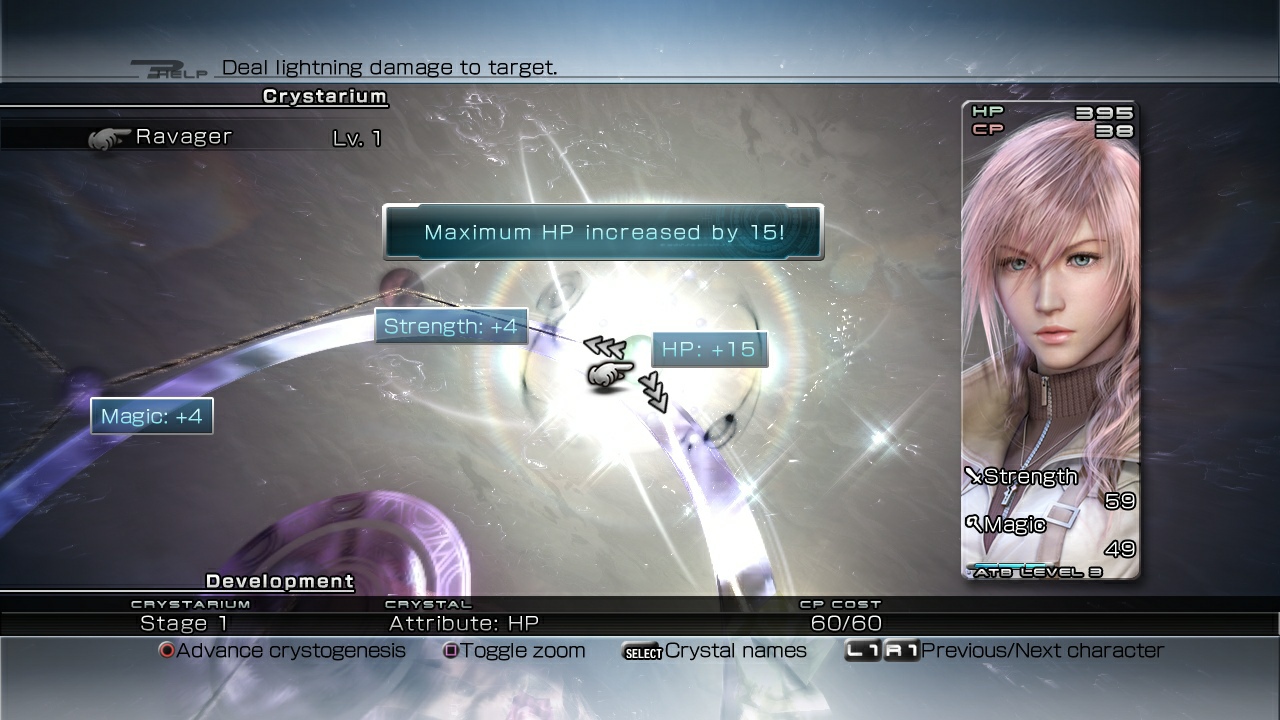
Task: Click the left double-arrow path marker
Action: click(605, 346)
